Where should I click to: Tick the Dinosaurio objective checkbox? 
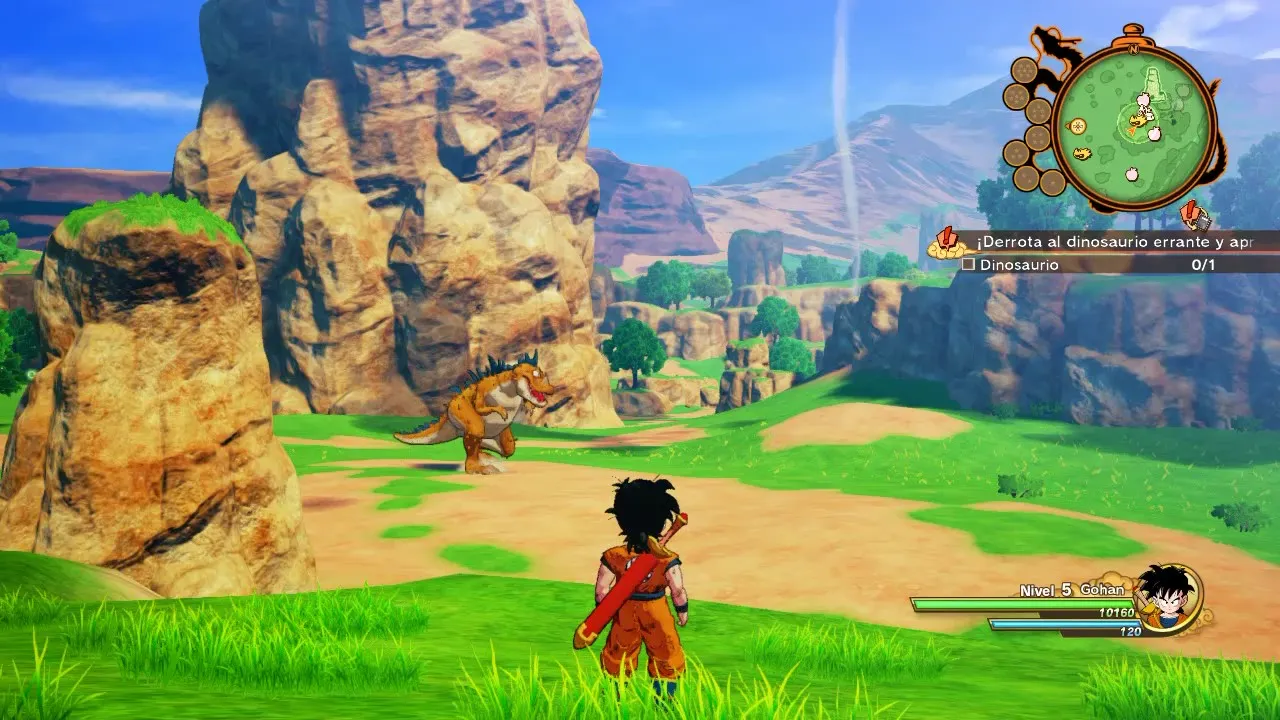tap(968, 265)
